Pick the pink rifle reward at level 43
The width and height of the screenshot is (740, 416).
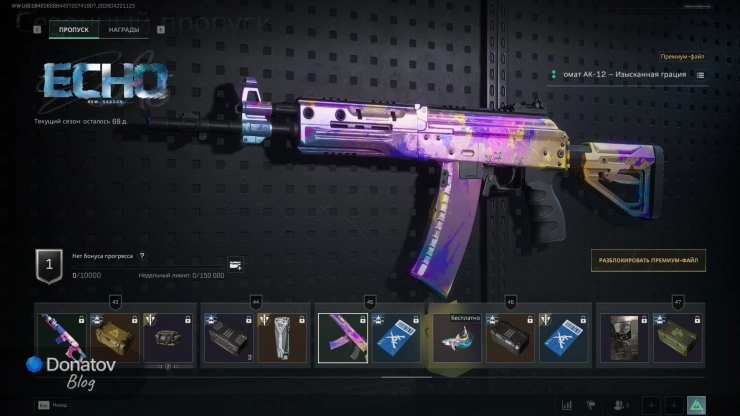(x=60, y=338)
